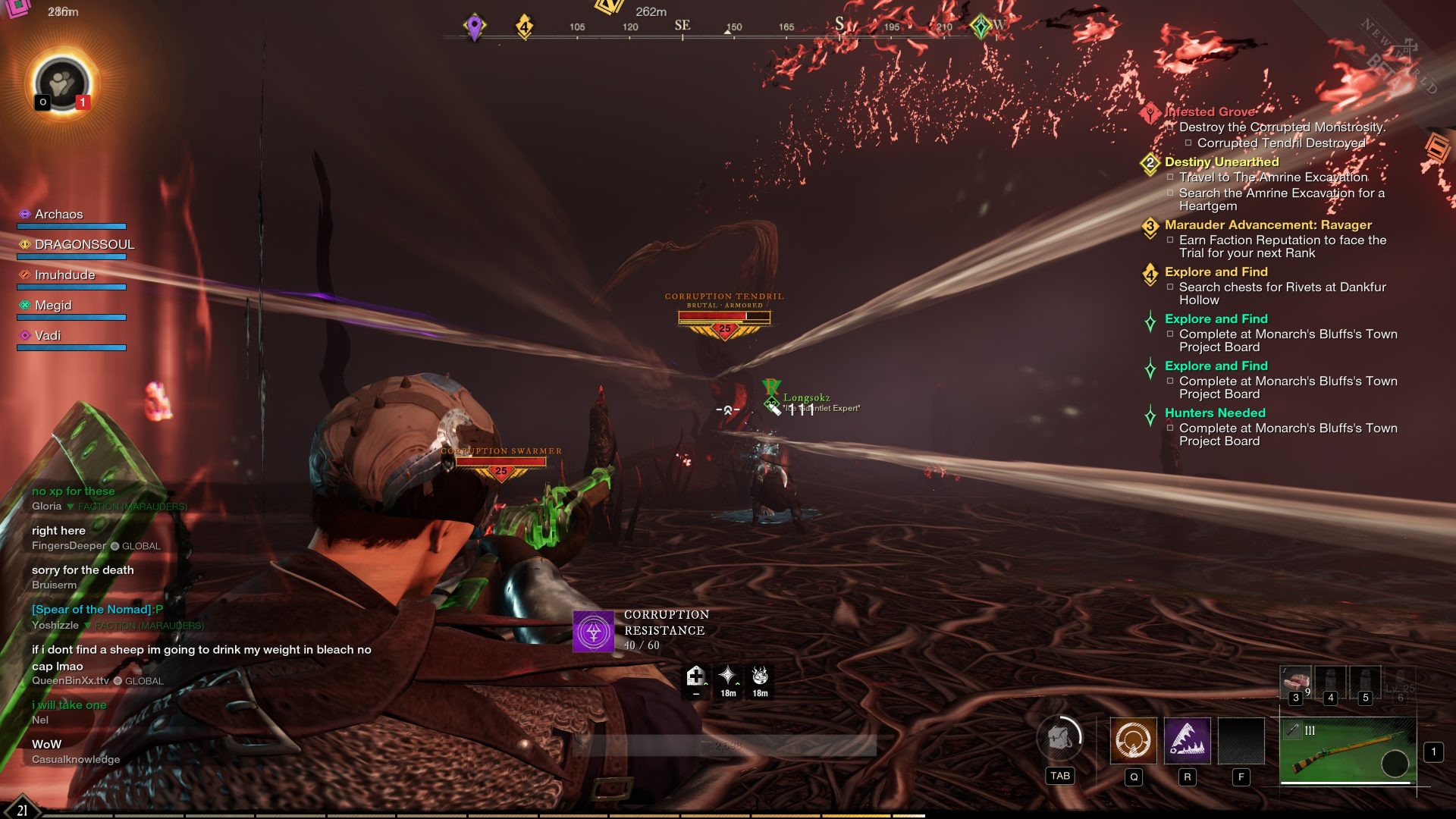This screenshot has width=1456, height=819.
Task: Click the group icon with red badge
Action: click(x=62, y=83)
